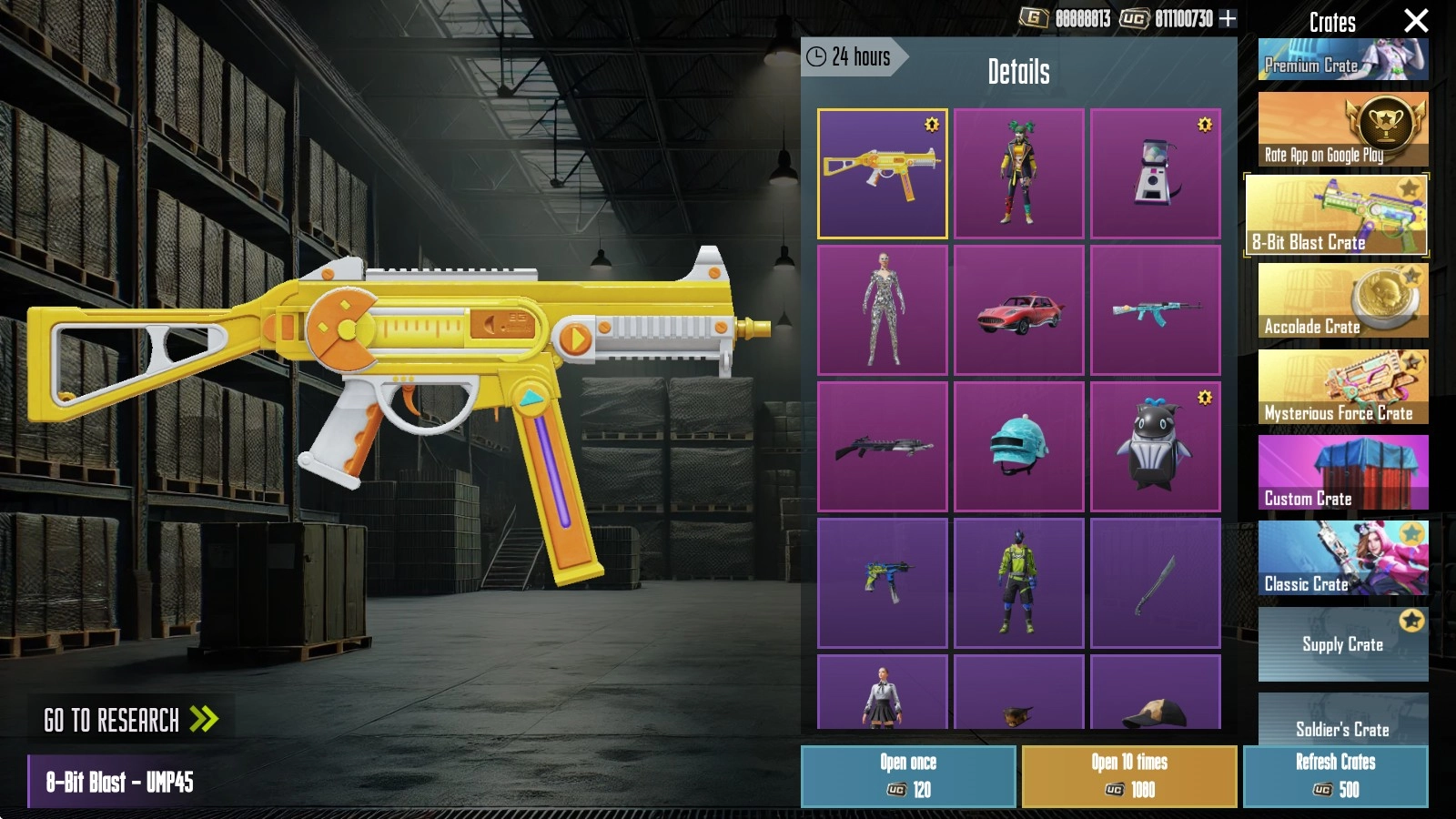The width and height of the screenshot is (1456, 819).
Task: Select the Soldier's Crate
Action: (1342, 720)
